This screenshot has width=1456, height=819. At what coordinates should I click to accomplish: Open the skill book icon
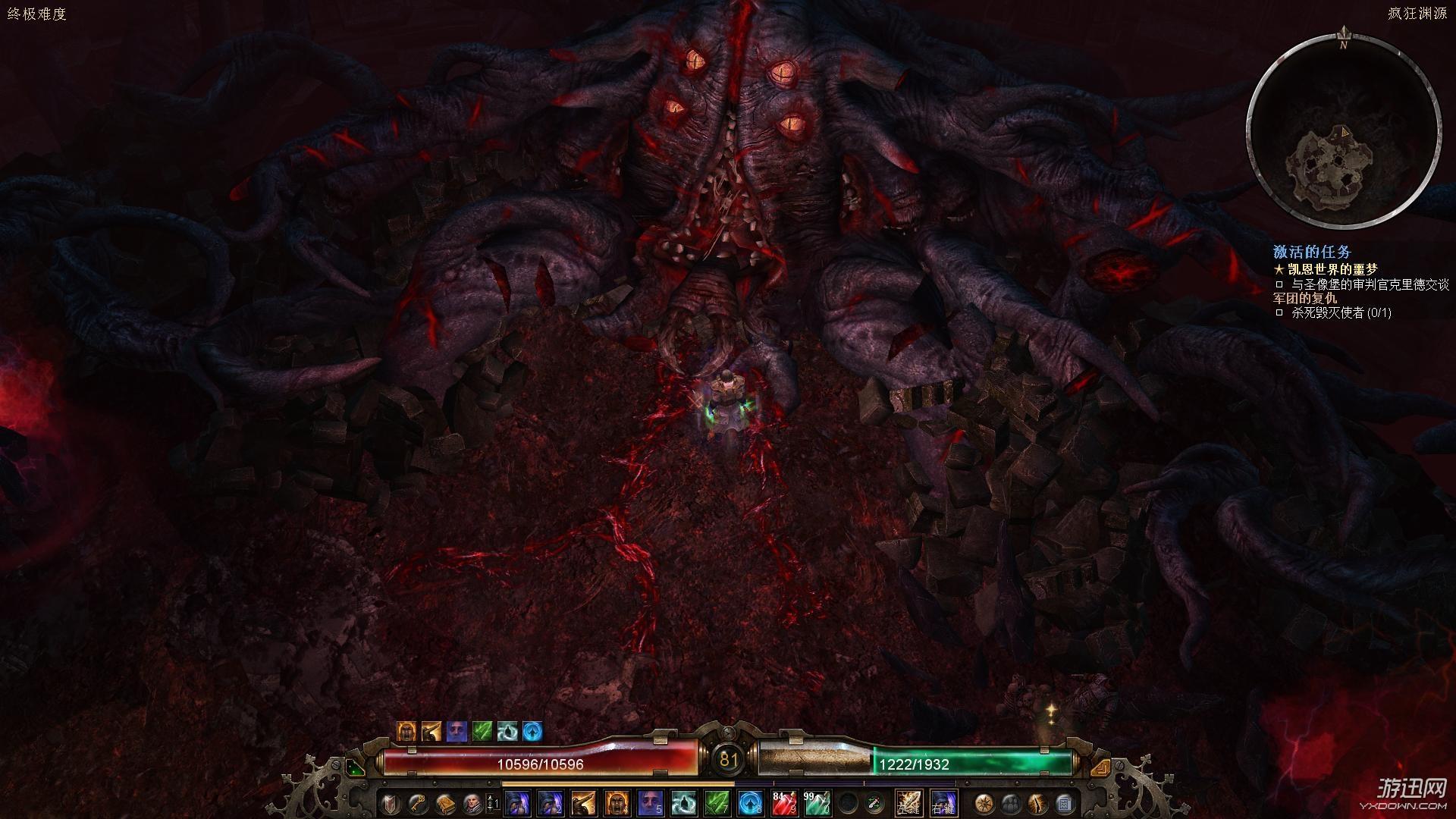[x=445, y=803]
